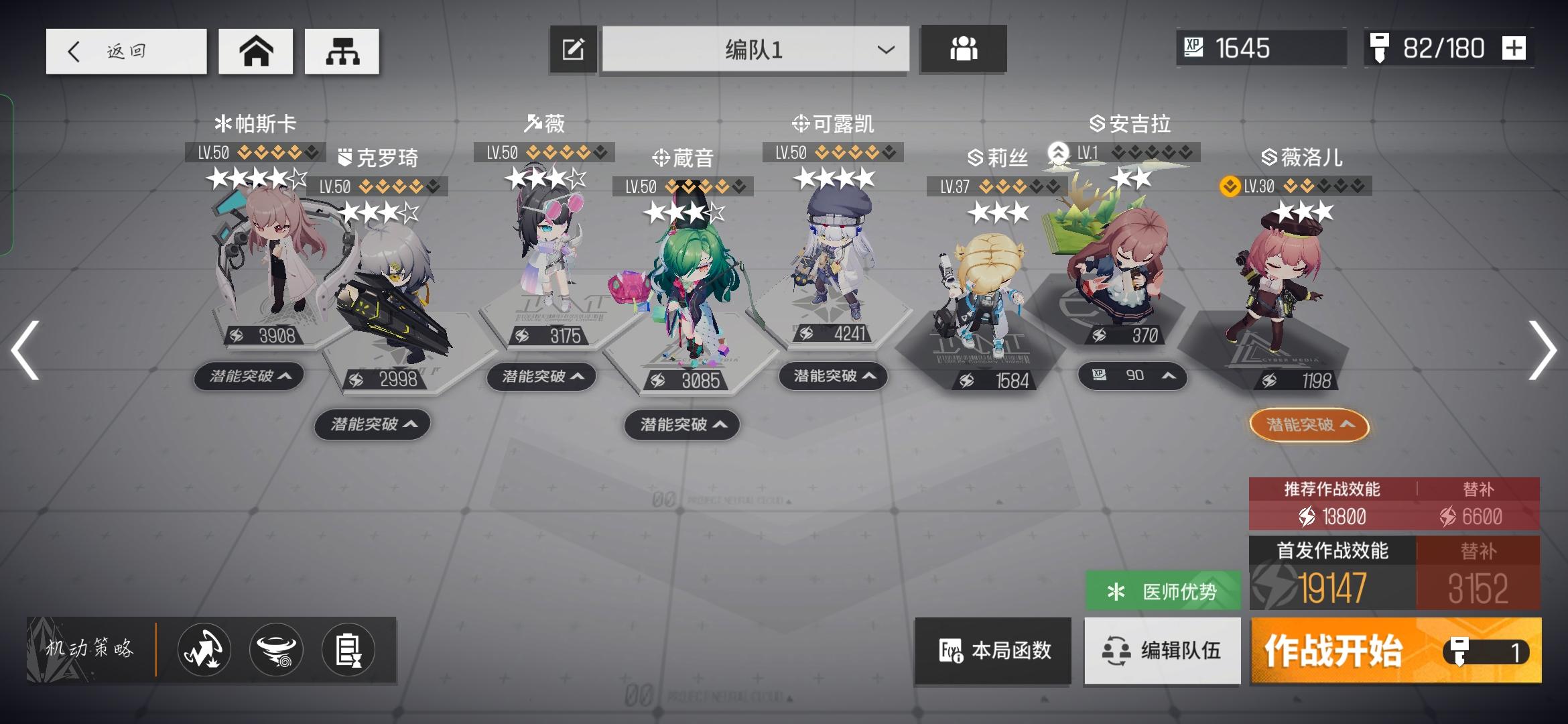Click the home icon at top left
1568x724 pixels.
(256, 50)
